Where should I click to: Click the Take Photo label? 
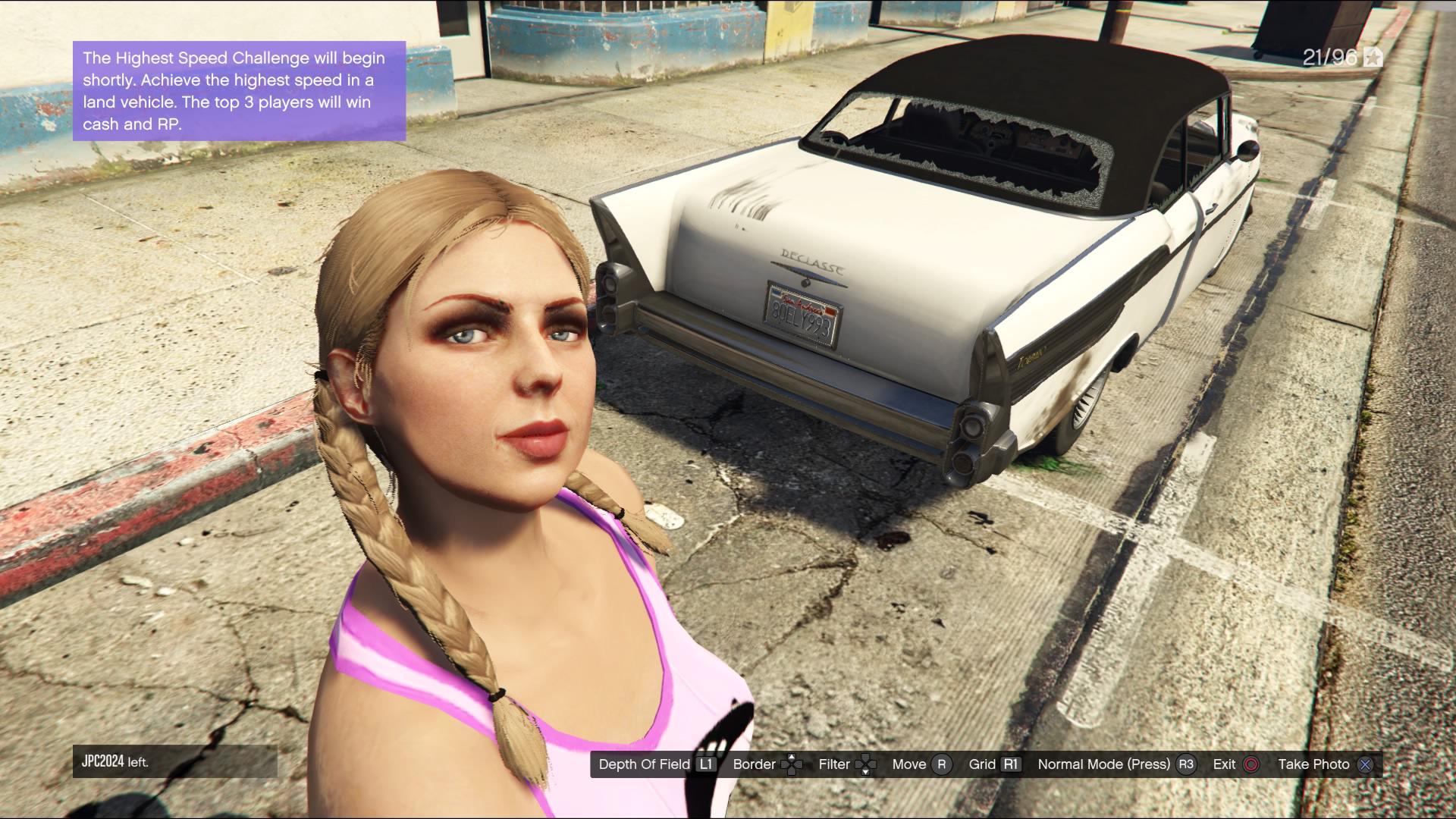pos(1314,764)
